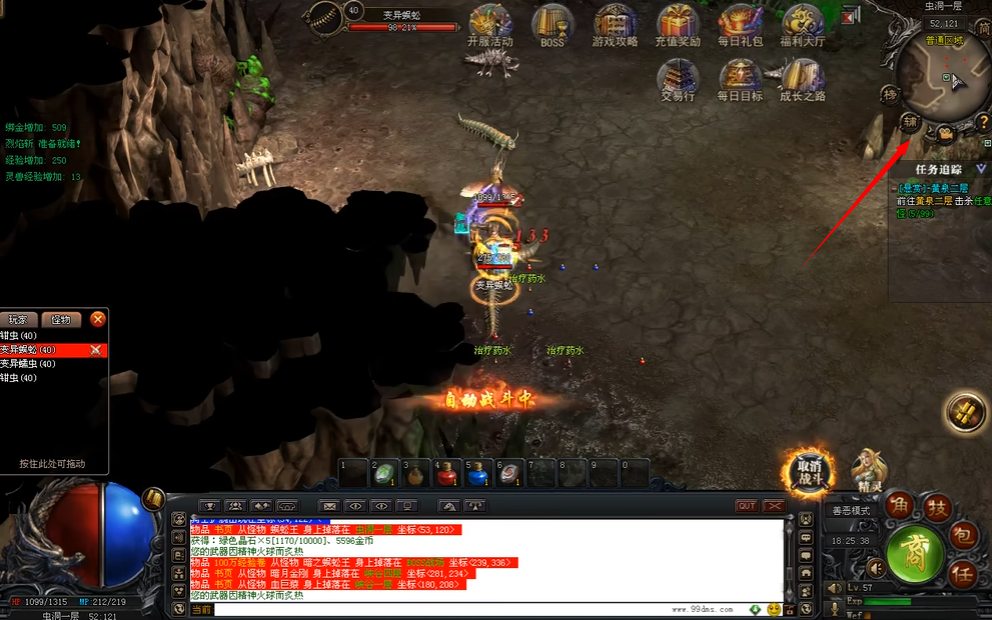
Task: Cancel auto battle with 取消战斗 button
Action: pos(808,471)
